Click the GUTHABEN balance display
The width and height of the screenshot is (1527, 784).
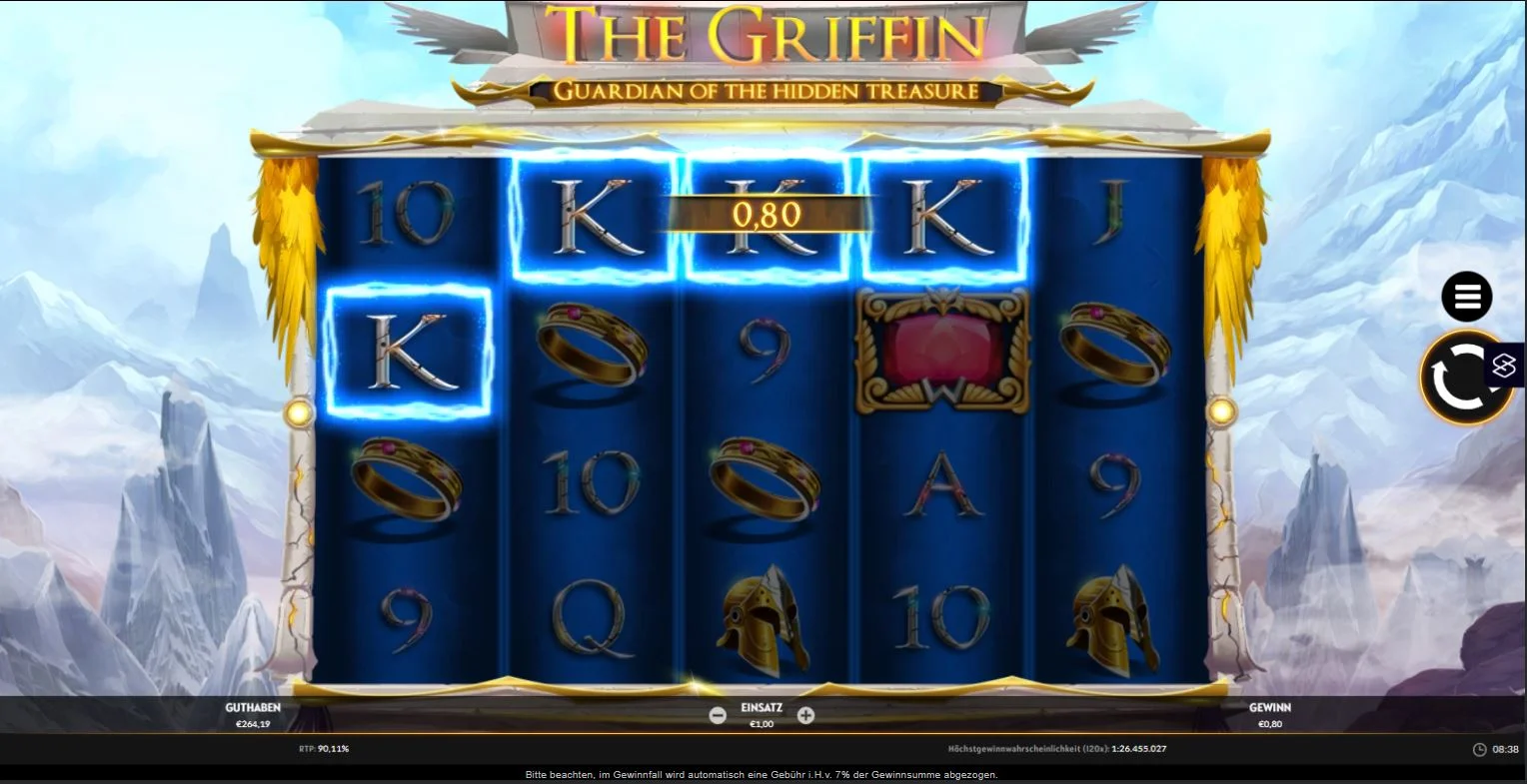255,715
